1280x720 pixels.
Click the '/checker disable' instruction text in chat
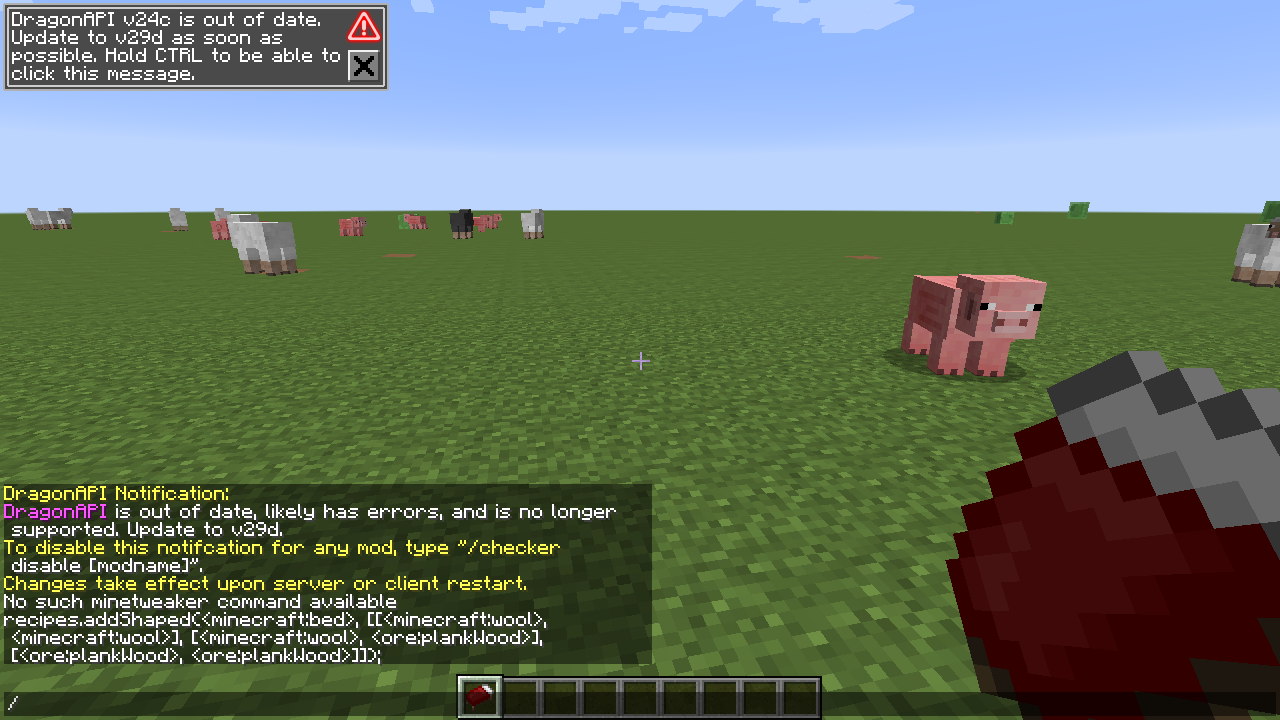click(280, 547)
